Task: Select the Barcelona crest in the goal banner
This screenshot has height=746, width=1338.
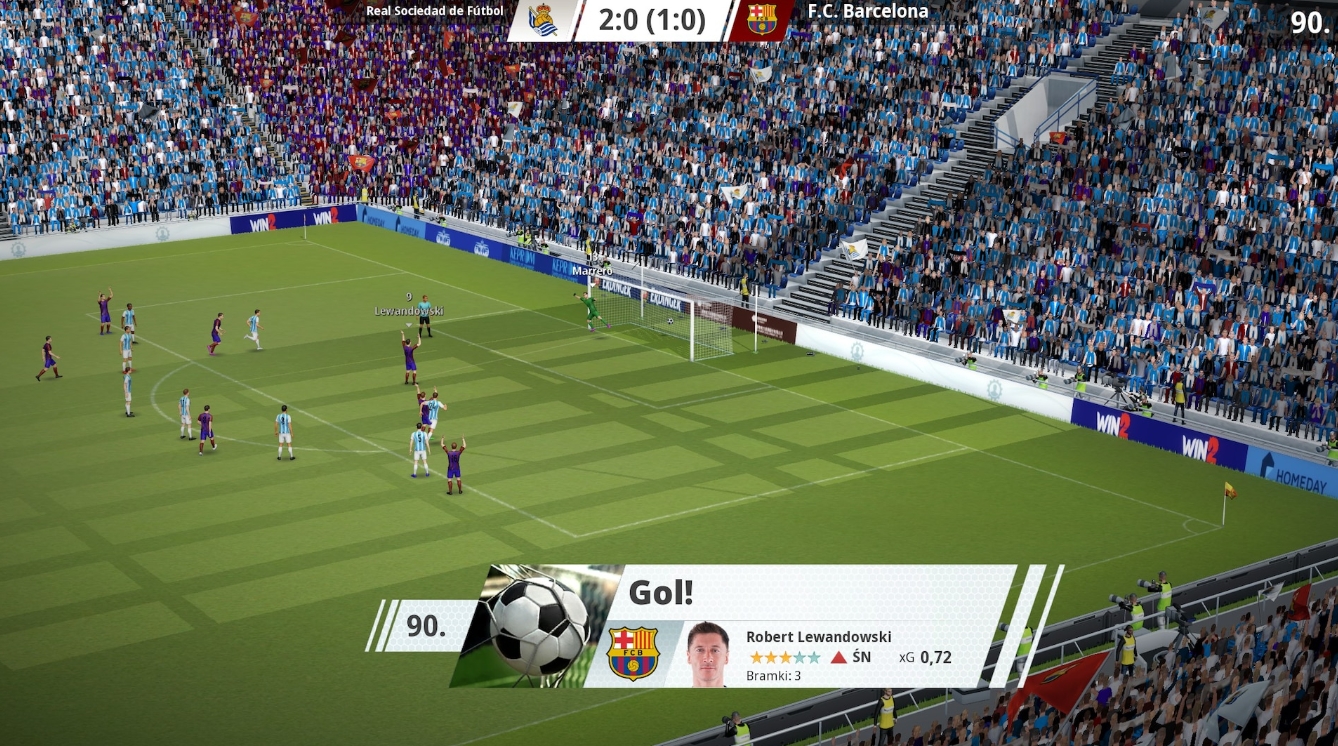Action: tap(634, 653)
